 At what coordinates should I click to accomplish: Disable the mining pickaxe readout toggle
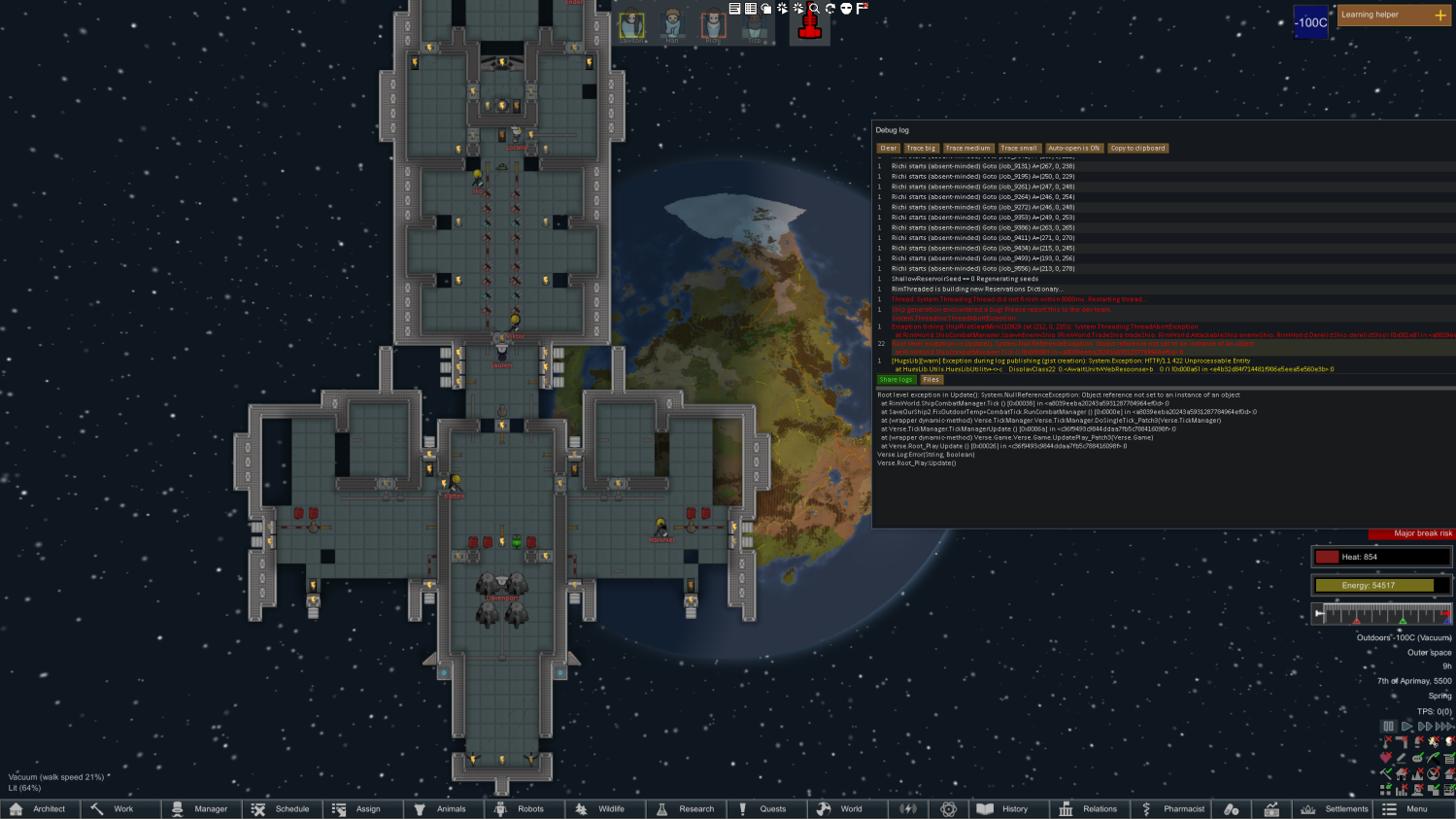1433,758
